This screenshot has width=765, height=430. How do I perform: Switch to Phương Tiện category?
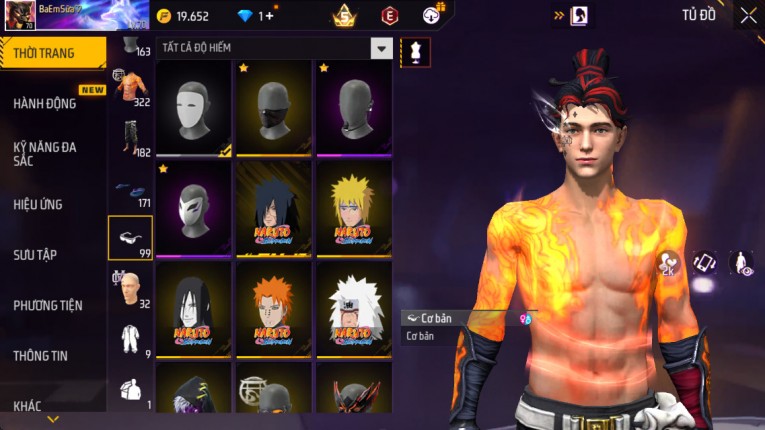48,305
